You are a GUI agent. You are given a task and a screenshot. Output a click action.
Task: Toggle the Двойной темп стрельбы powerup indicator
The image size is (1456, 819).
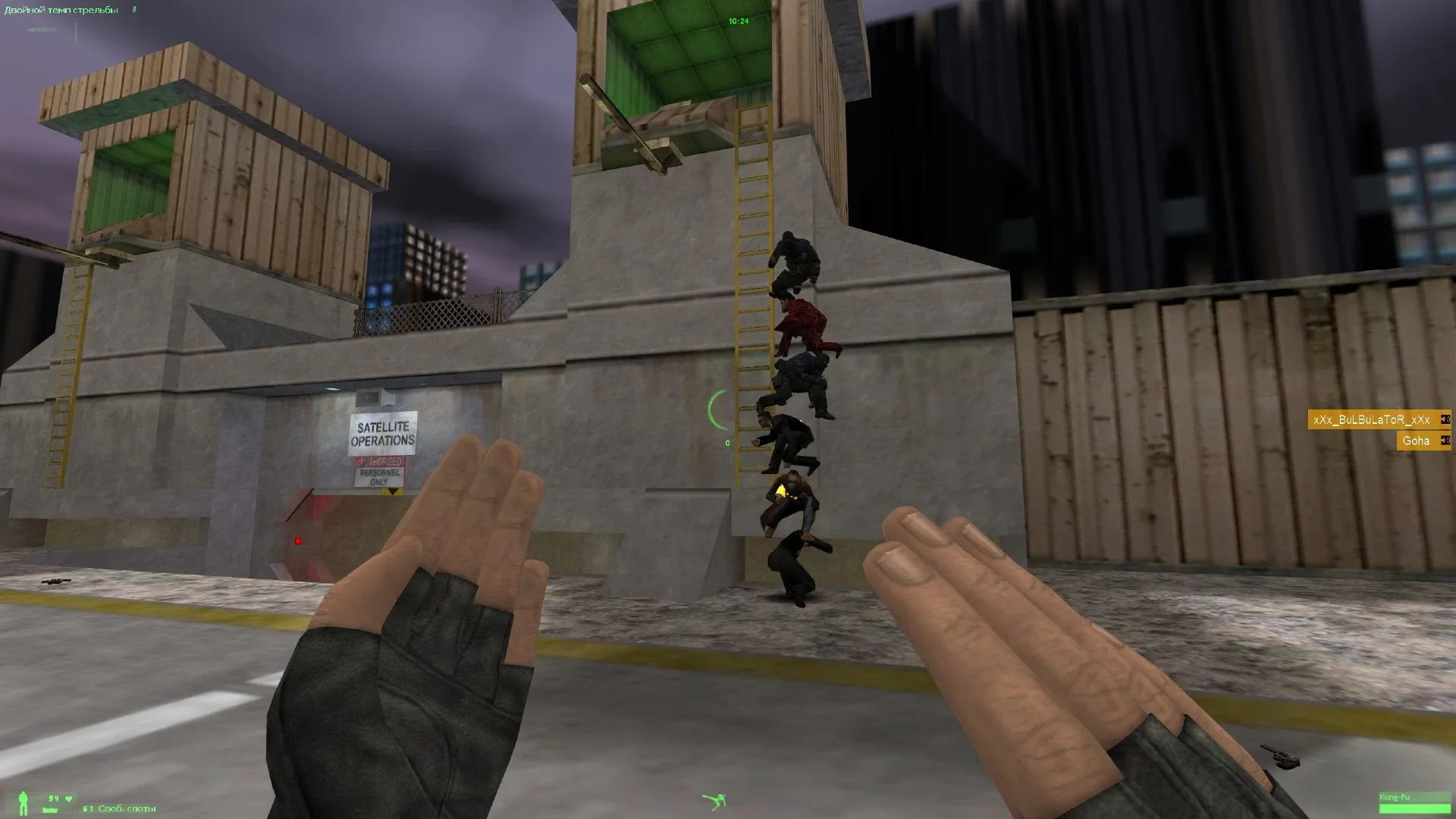click(61, 10)
